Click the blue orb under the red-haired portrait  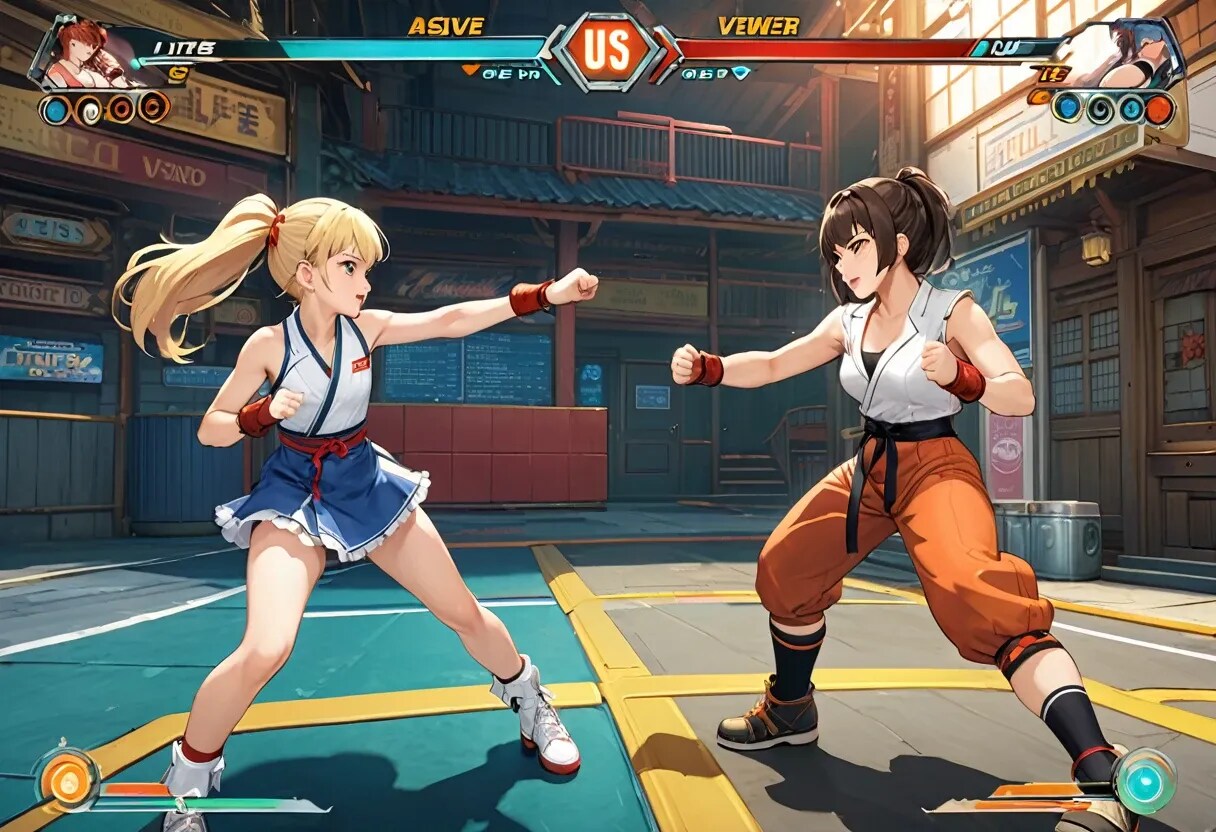point(56,109)
